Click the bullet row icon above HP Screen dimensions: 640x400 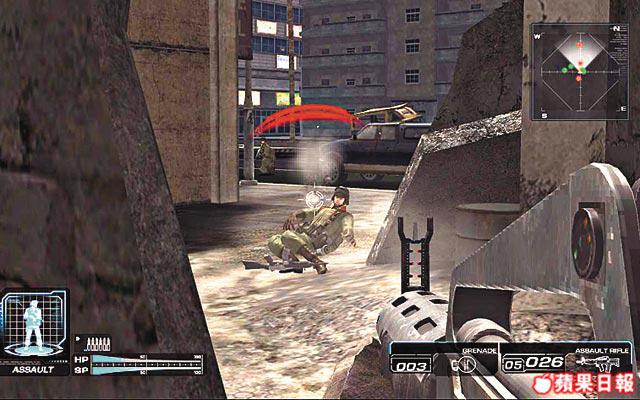99,343
